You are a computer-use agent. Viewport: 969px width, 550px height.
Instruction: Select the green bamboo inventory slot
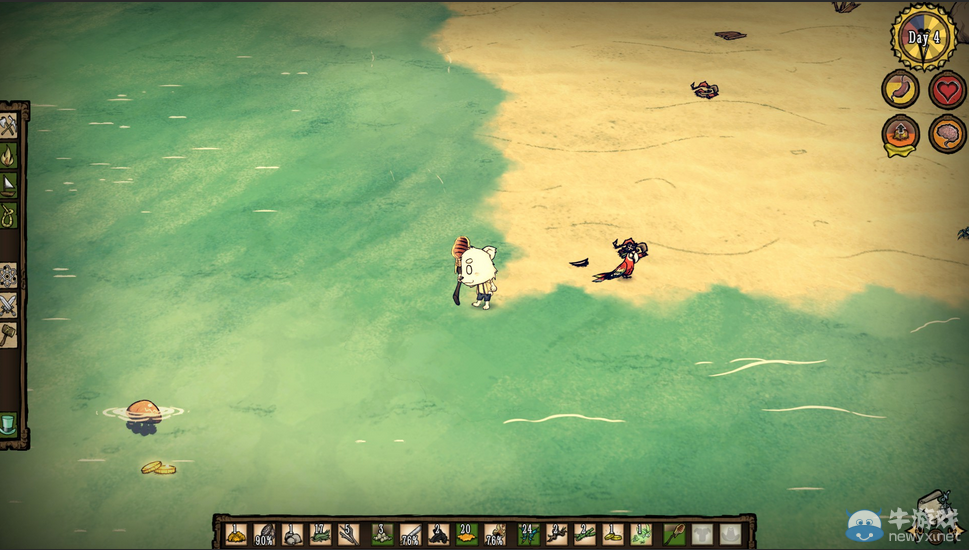click(x=585, y=534)
